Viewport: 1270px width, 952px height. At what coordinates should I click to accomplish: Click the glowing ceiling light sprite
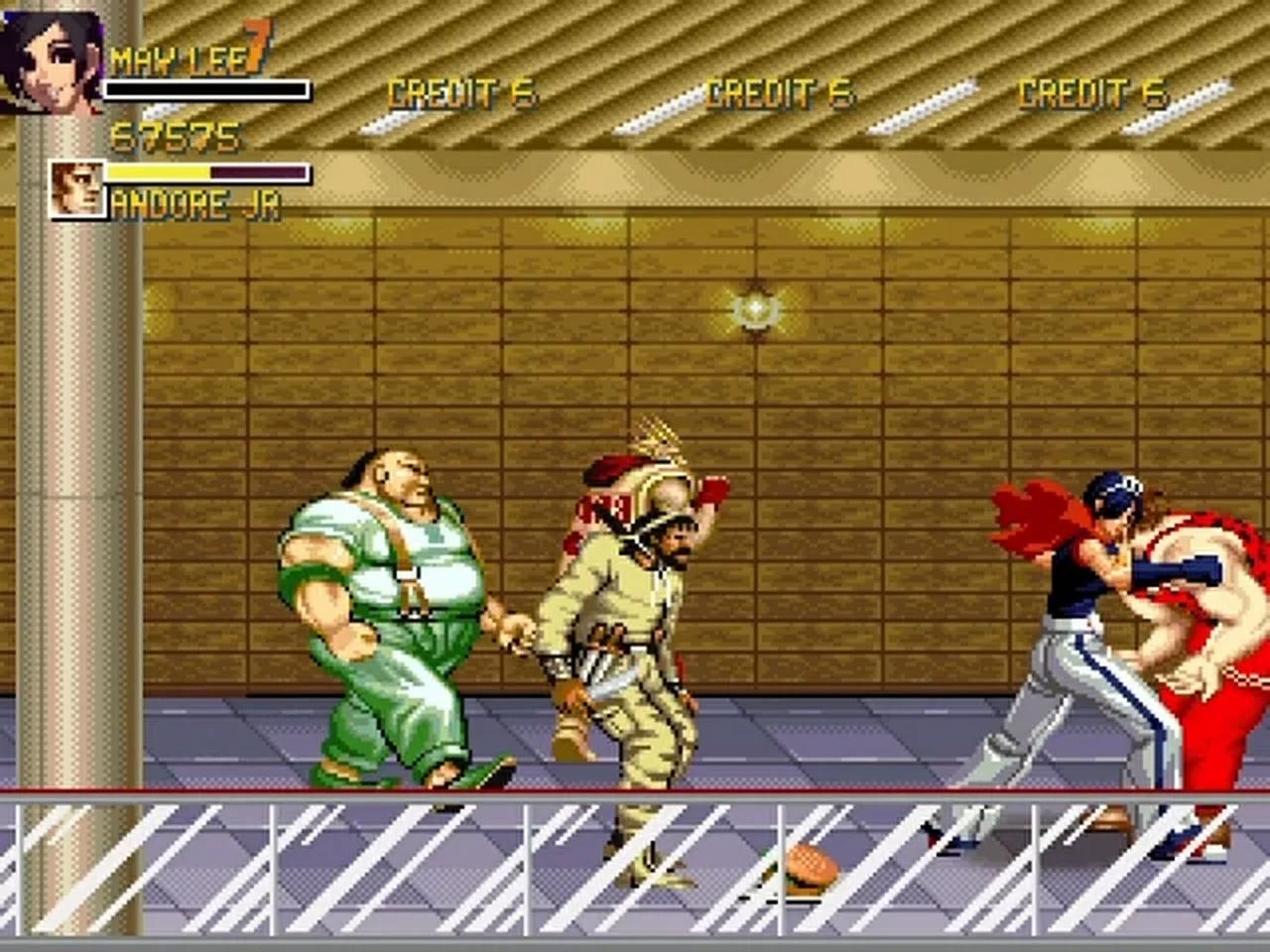[x=756, y=309]
